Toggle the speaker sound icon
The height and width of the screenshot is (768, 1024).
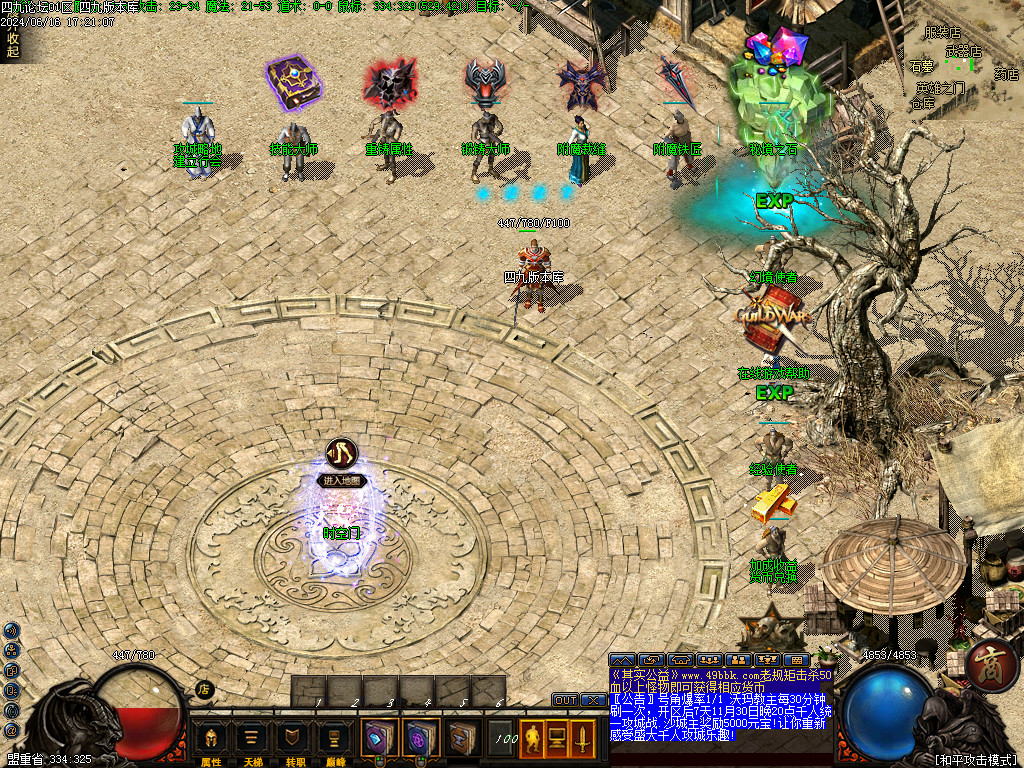(x=11, y=630)
